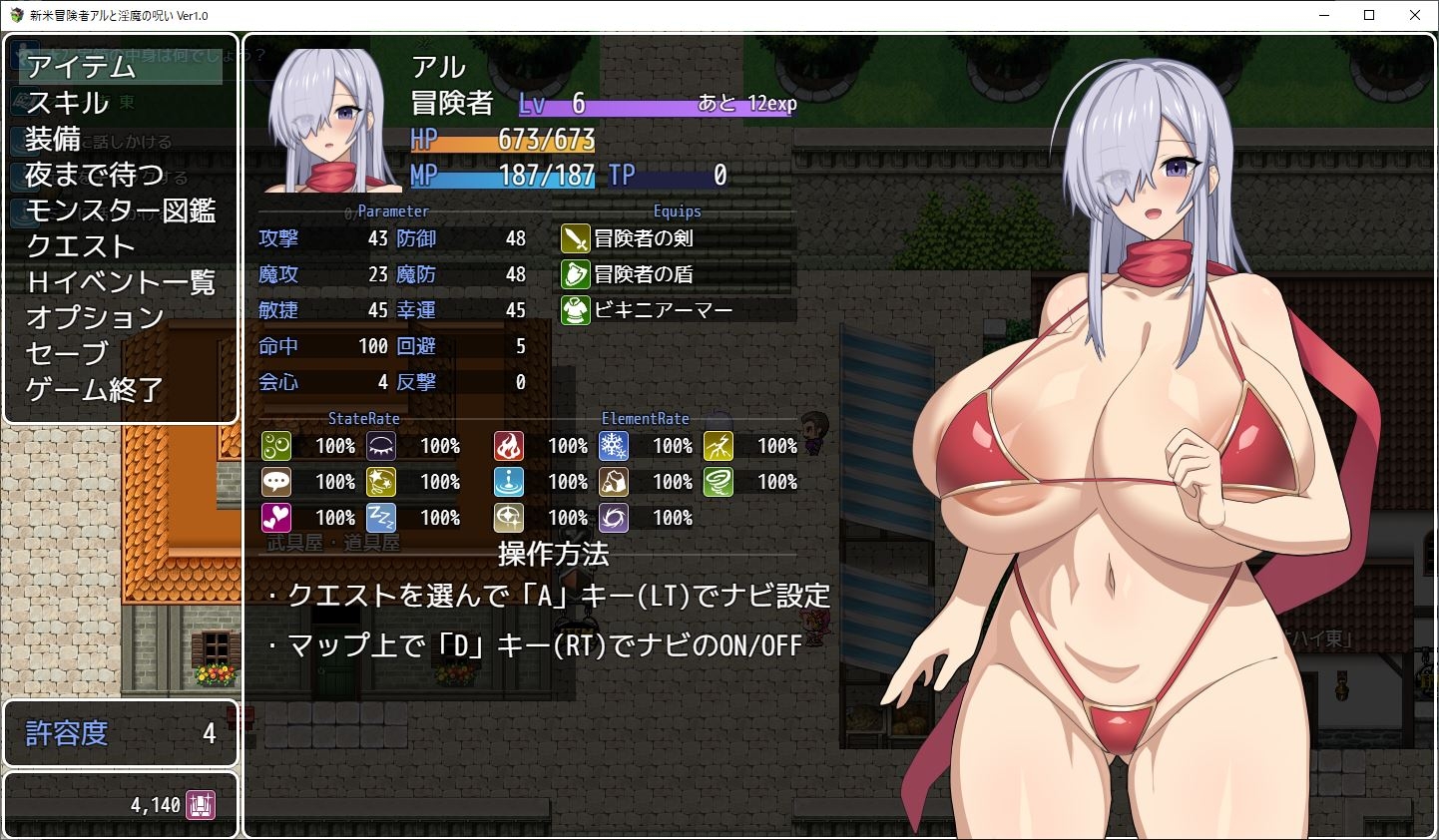Open オプション (Options) settings
The image size is (1439, 840).
(x=95, y=318)
